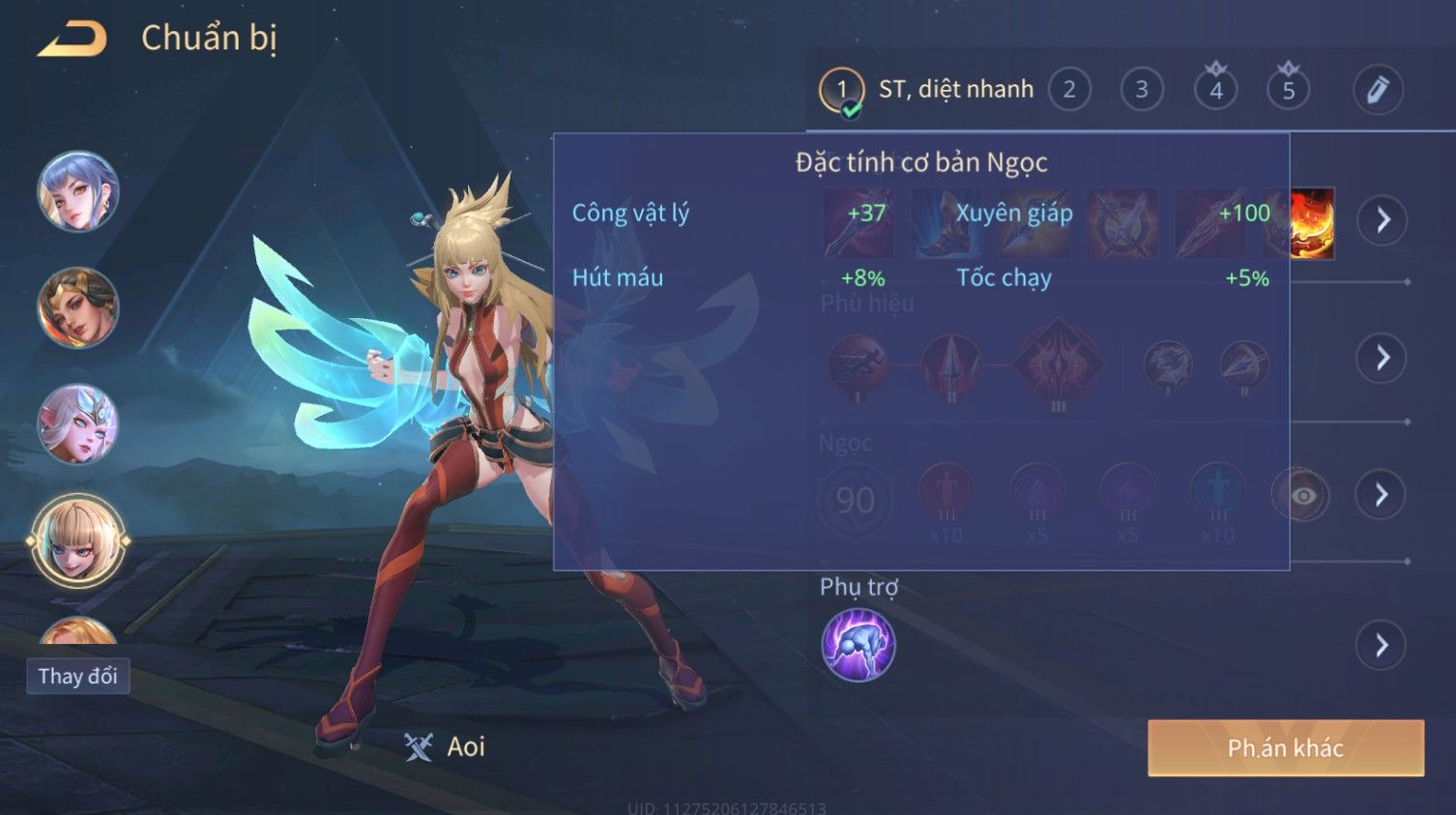This screenshot has height=815, width=1456.
Task: Choose preset slot 4
Action: point(1215,90)
